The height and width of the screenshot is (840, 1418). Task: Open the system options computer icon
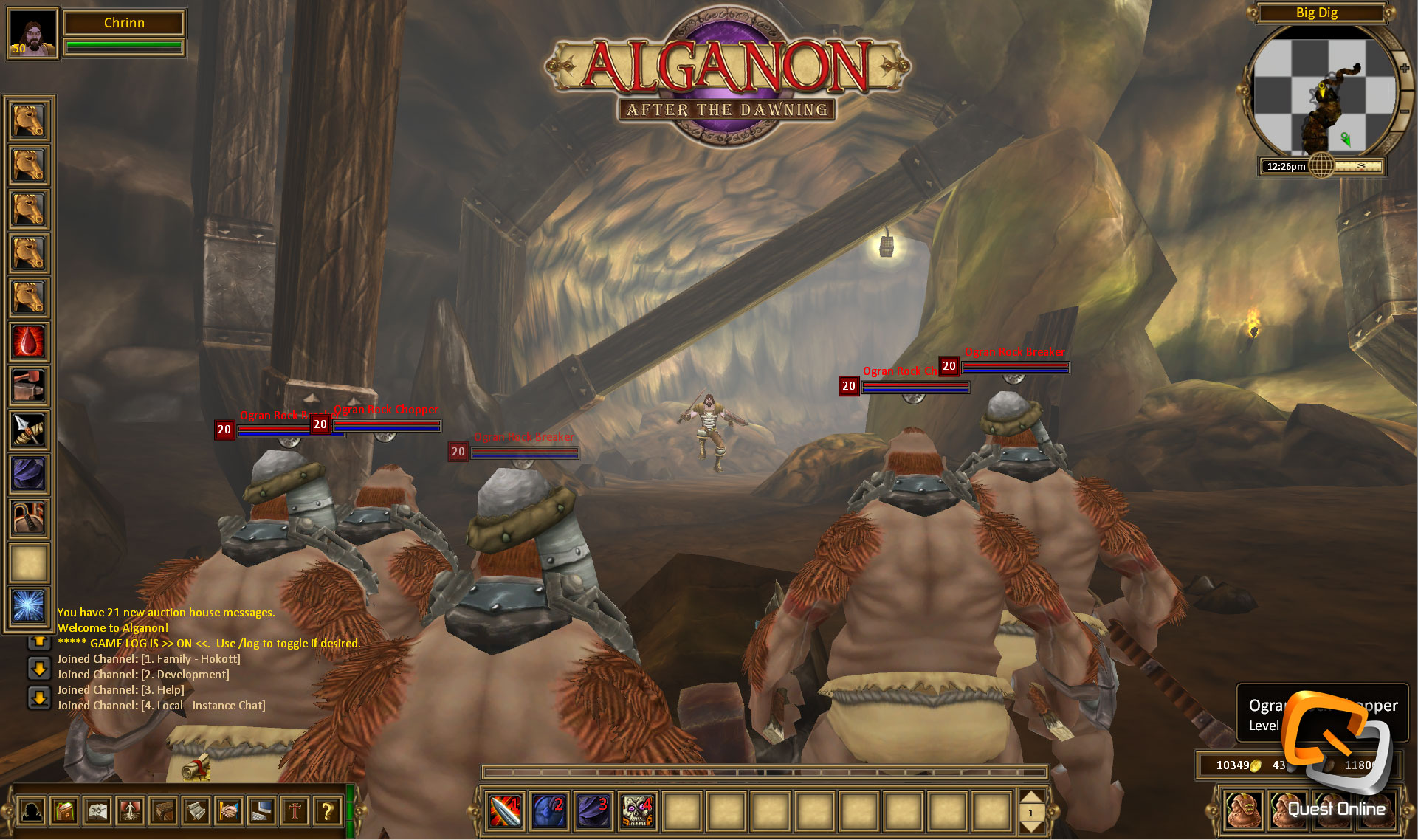[x=261, y=810]
